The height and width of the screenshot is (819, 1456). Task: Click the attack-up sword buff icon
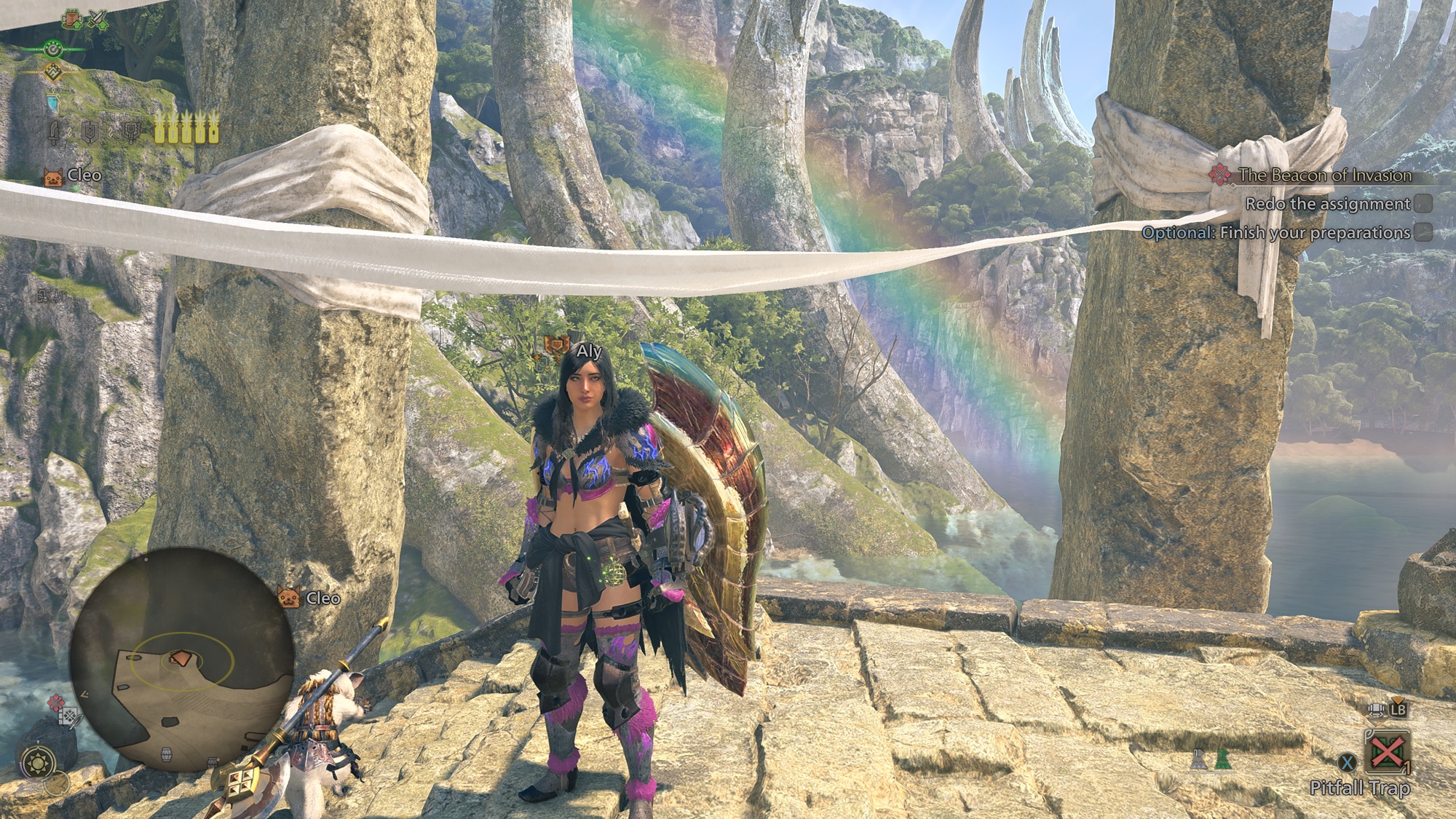97,20
